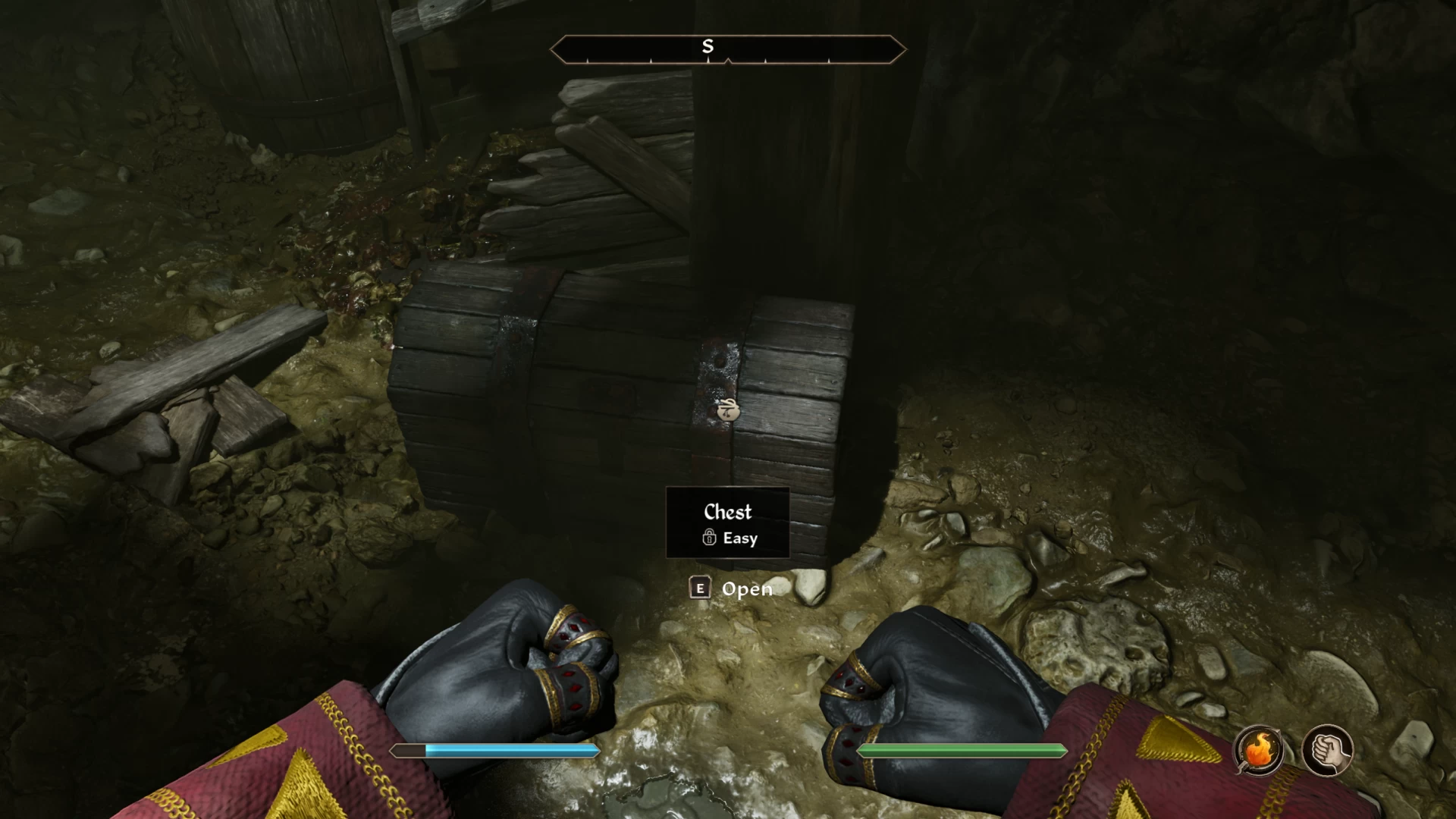Viewport: 1456px width, 819px height.
Task: Click the compass bar showing S
Action: tap(727, 49)
